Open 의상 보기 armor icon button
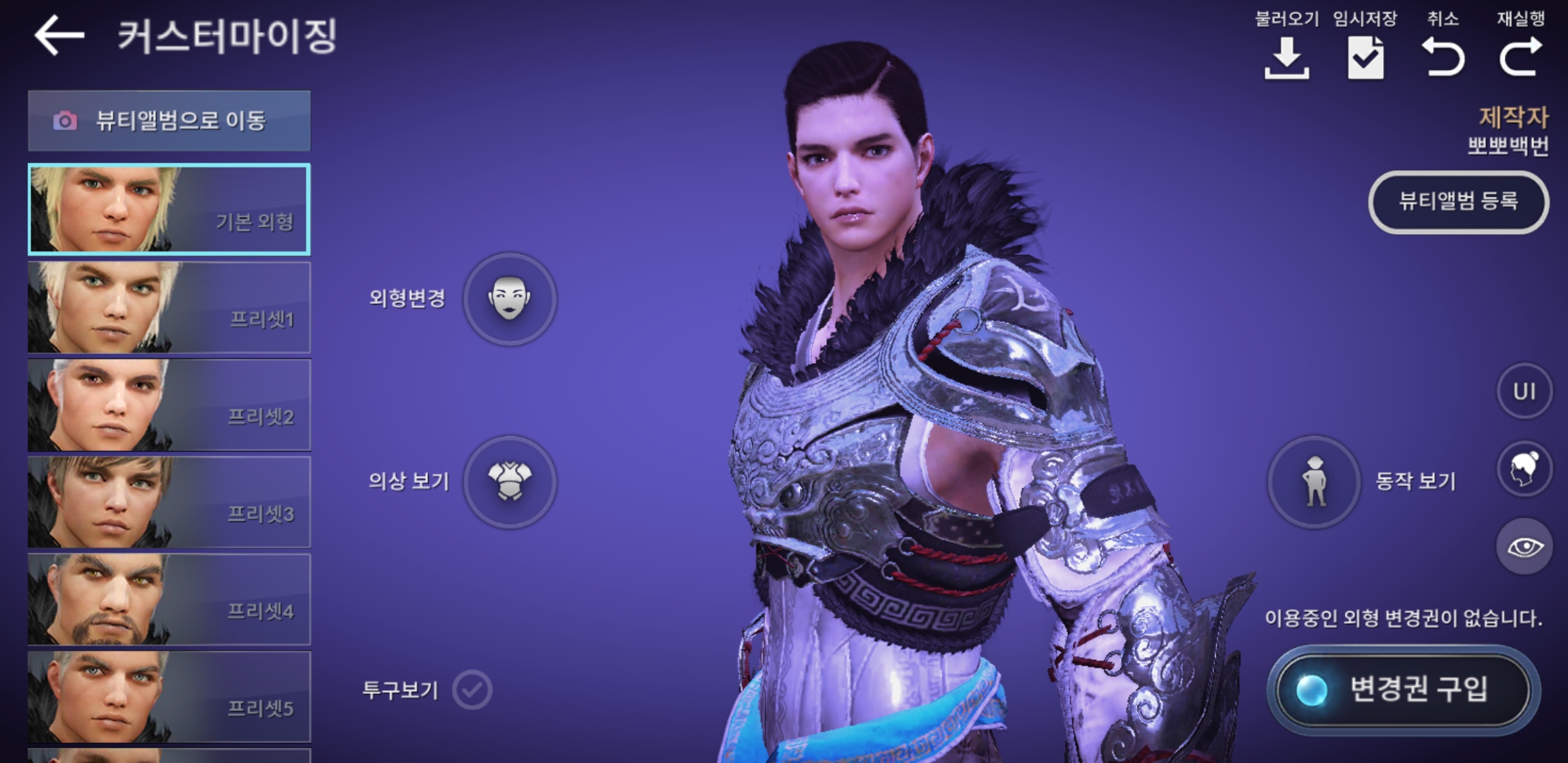 coord(509,482)
